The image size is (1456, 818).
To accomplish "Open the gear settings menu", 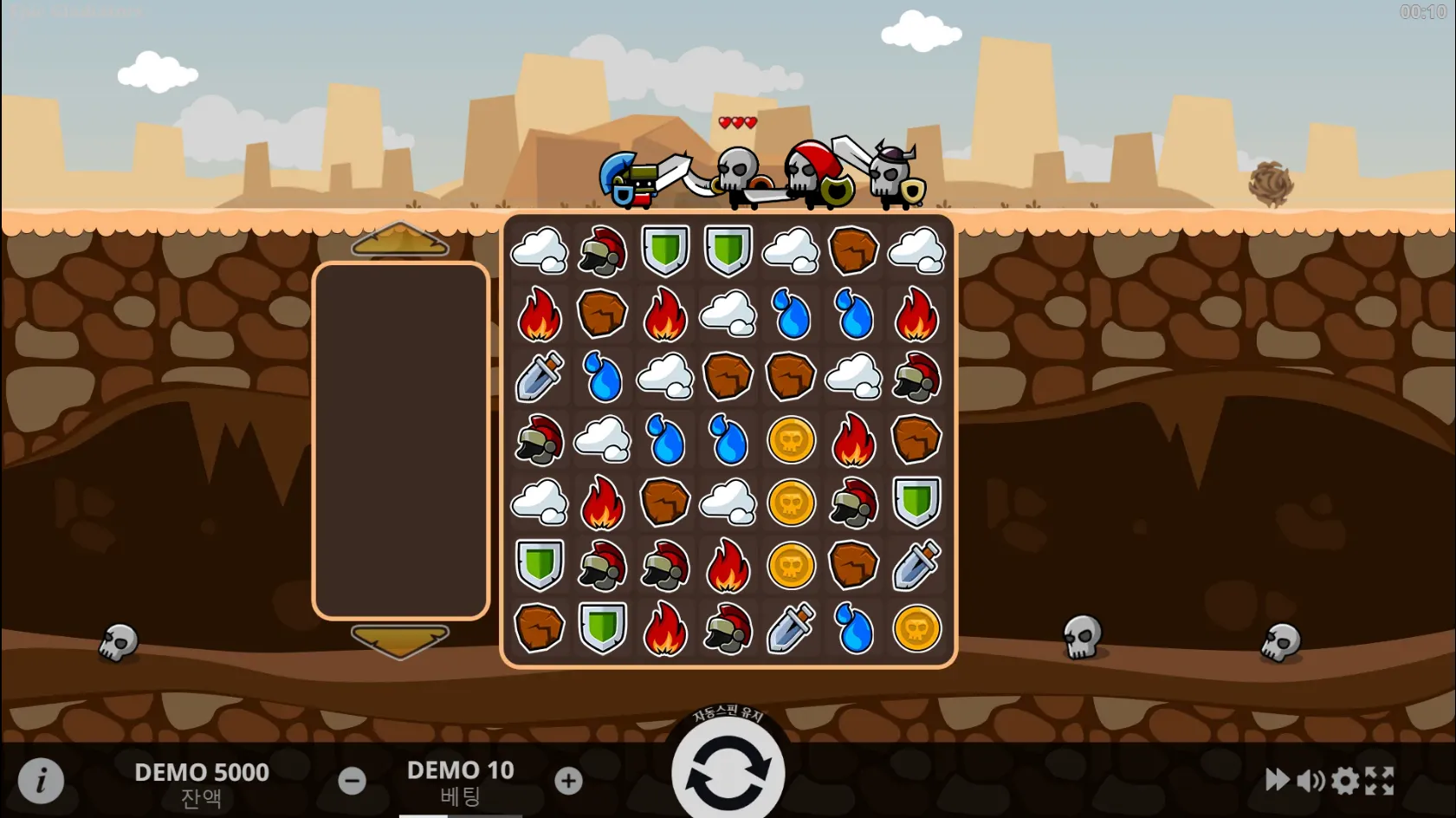I will [x=1345, y=781].
